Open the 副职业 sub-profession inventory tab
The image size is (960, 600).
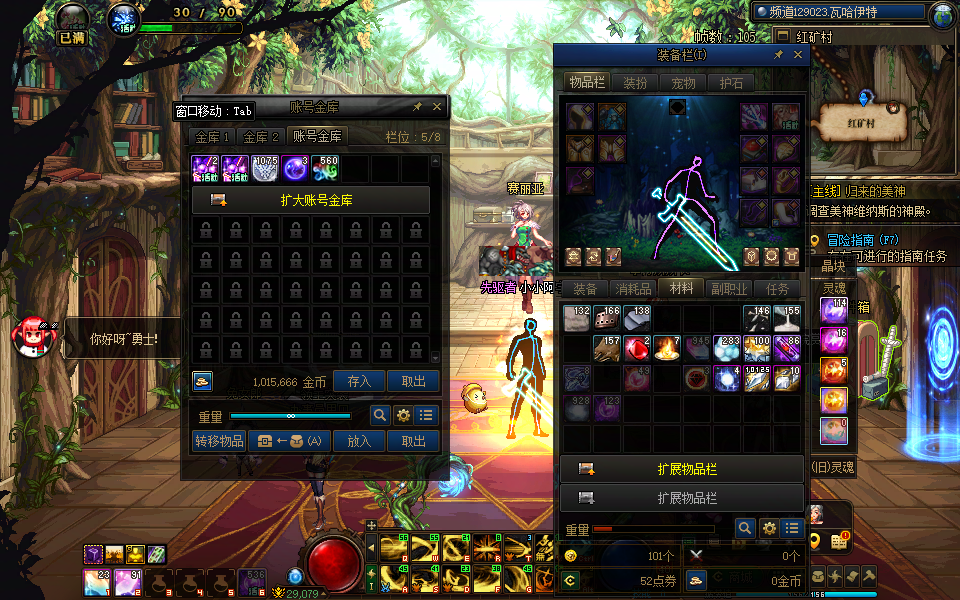(x=729, y=289)
